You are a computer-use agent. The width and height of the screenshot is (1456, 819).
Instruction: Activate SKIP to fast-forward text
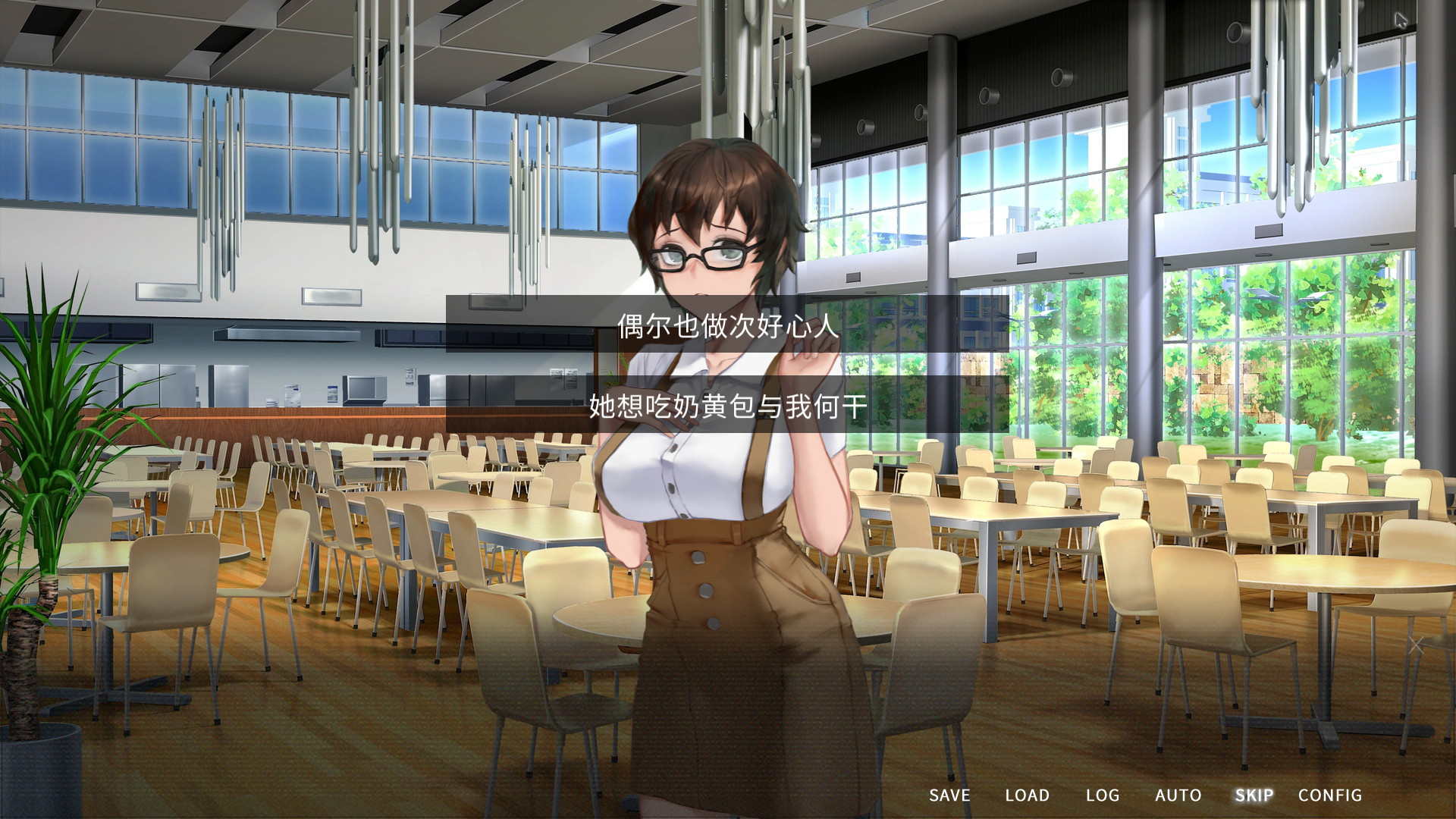[1254, 795]
